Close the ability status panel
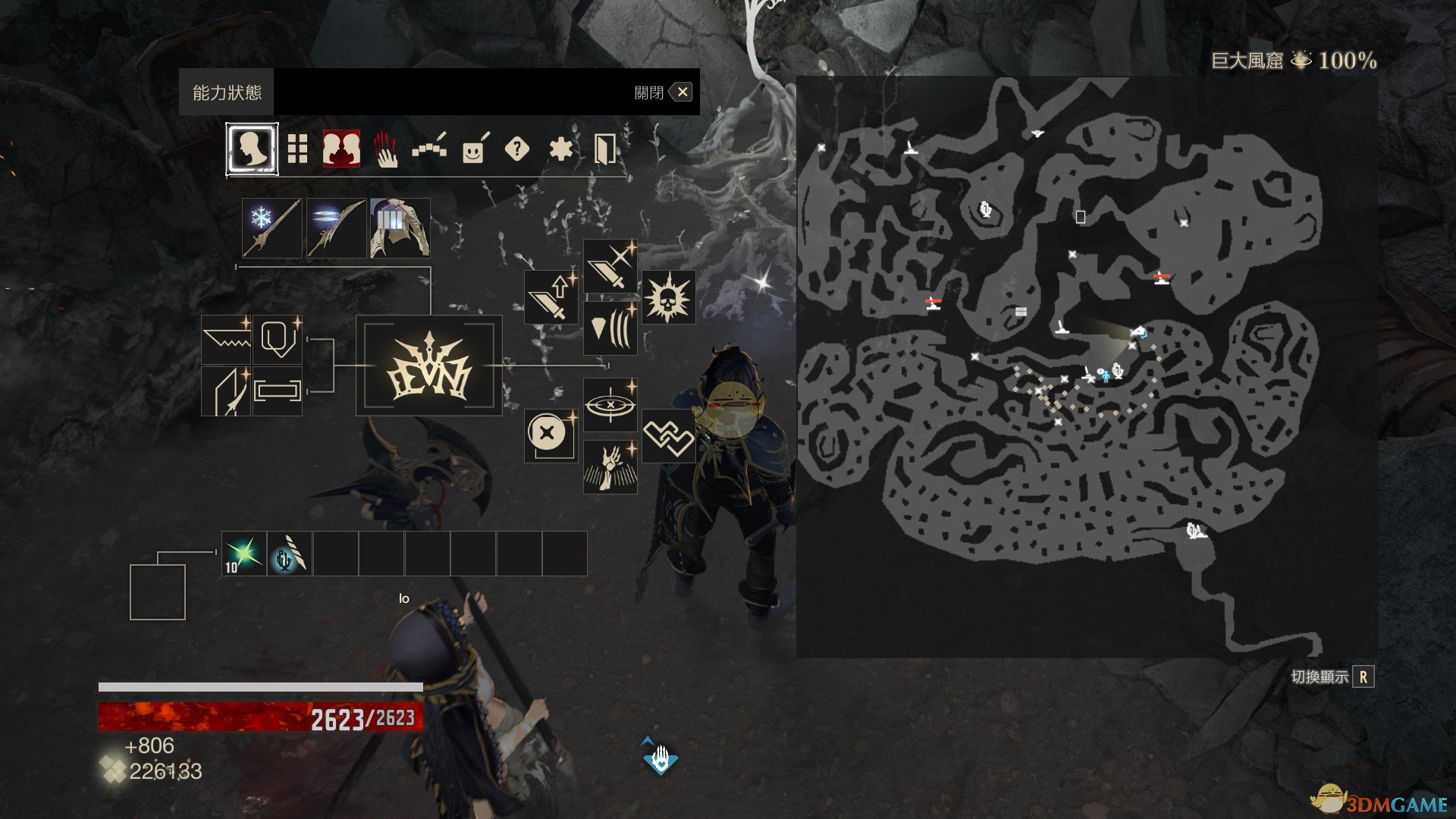 (682, 93)
